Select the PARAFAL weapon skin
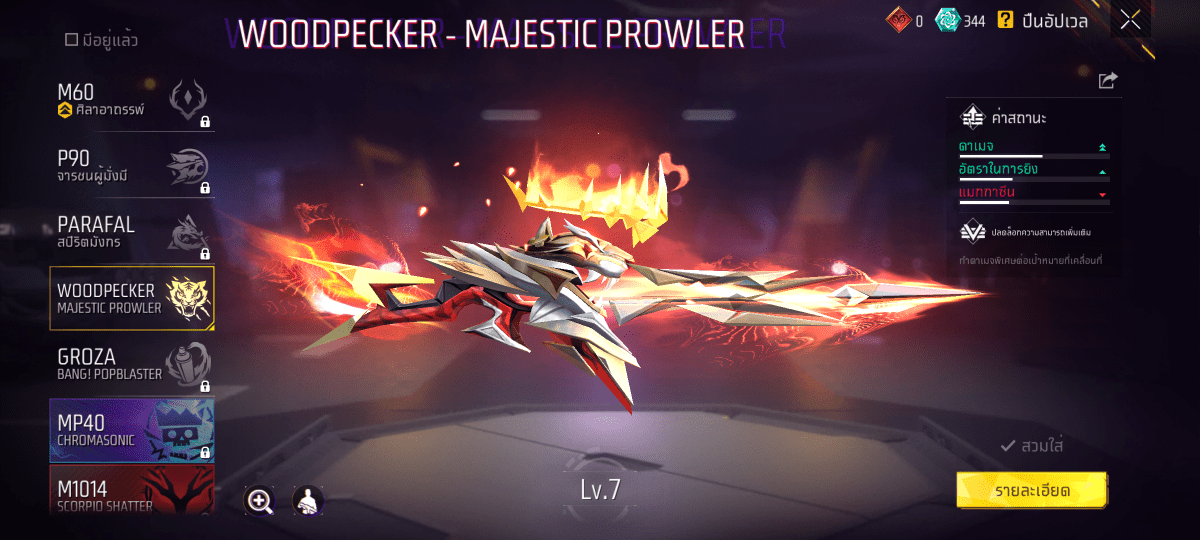1200x540 pixels. click(132, 233)
